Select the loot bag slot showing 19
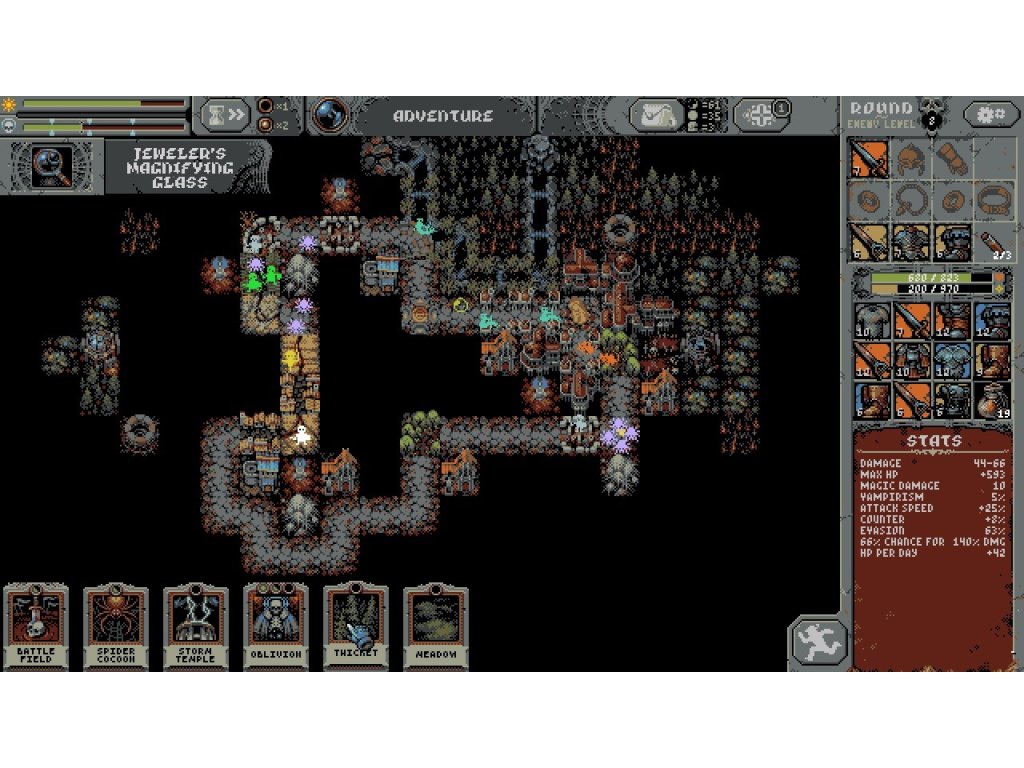Screen dimensions: 1024x768 point(993,400)
